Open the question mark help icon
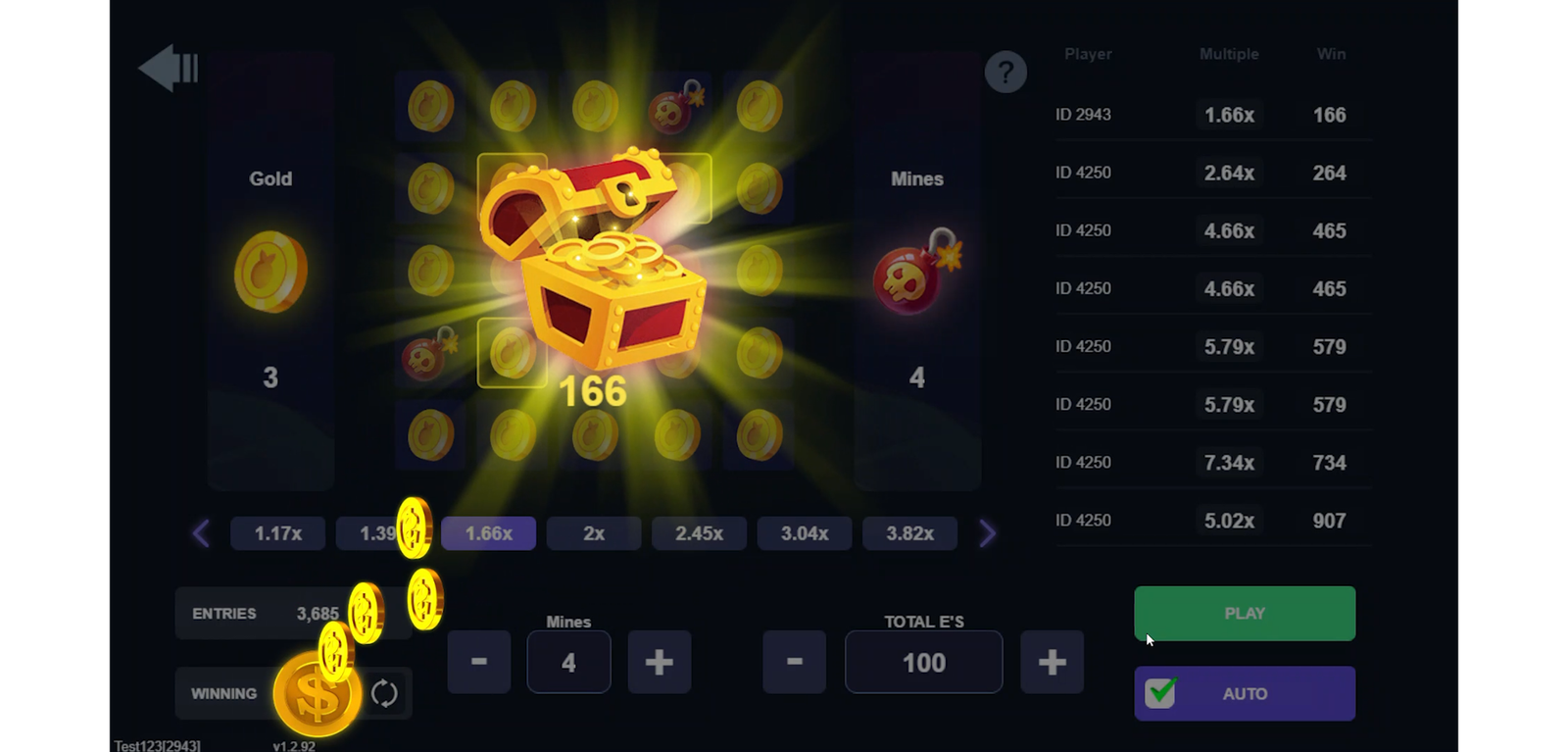 1005,72
